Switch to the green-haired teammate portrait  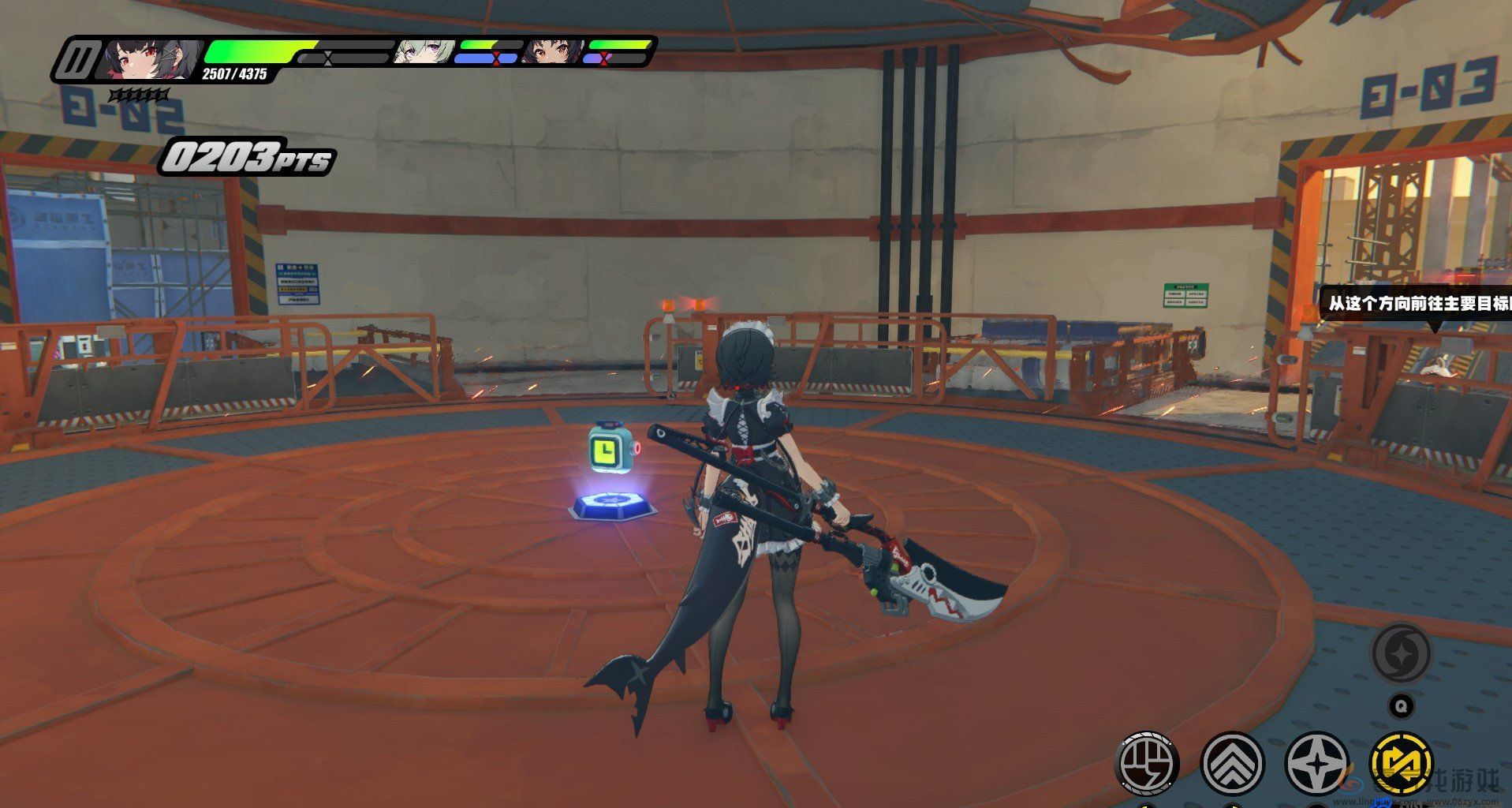coord(423,52)
